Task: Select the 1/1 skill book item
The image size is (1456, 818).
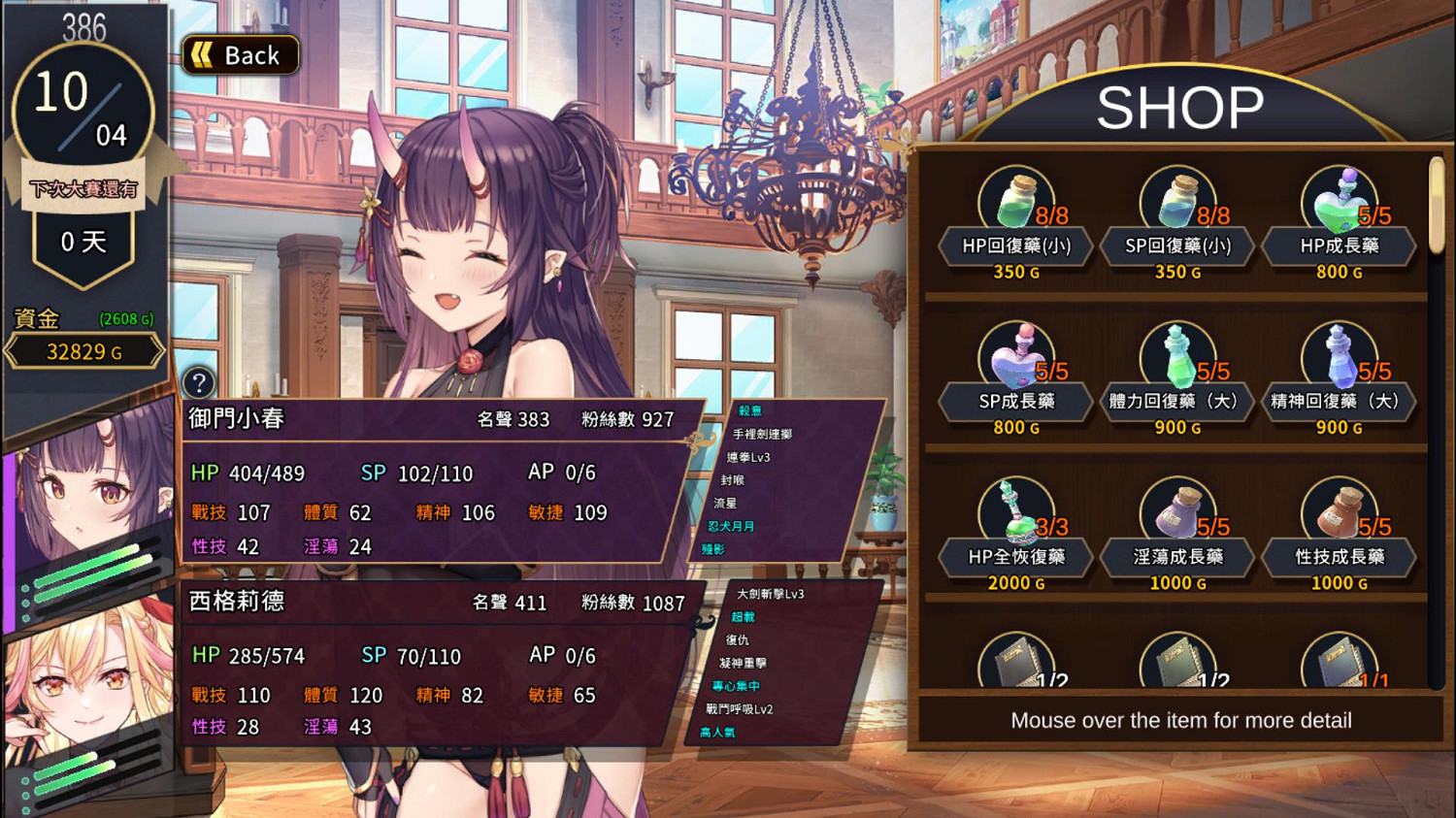Action: 1339,661
